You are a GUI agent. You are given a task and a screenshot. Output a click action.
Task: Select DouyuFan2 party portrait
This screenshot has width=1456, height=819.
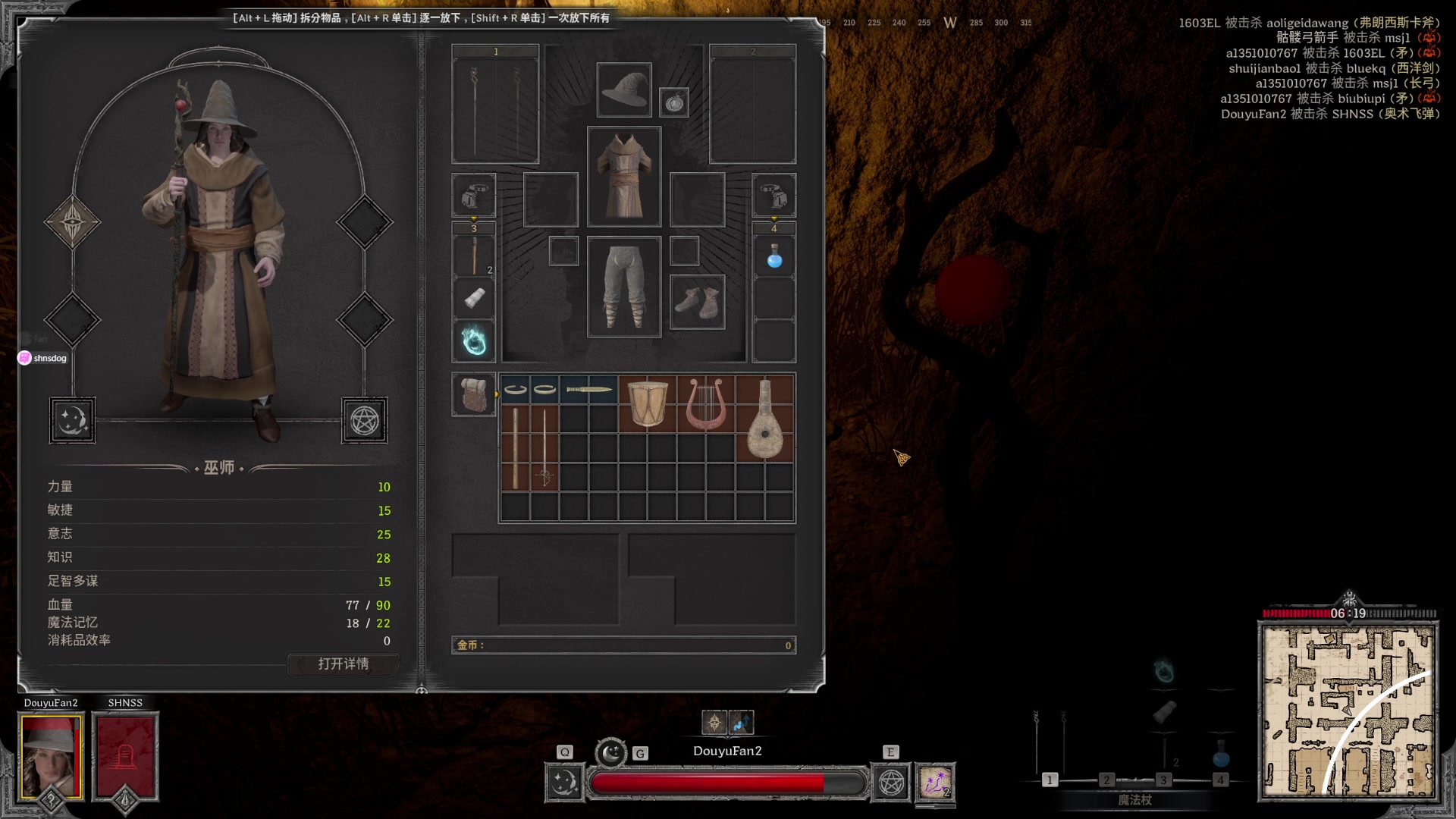pyautogui.click(x=51, y=756)
